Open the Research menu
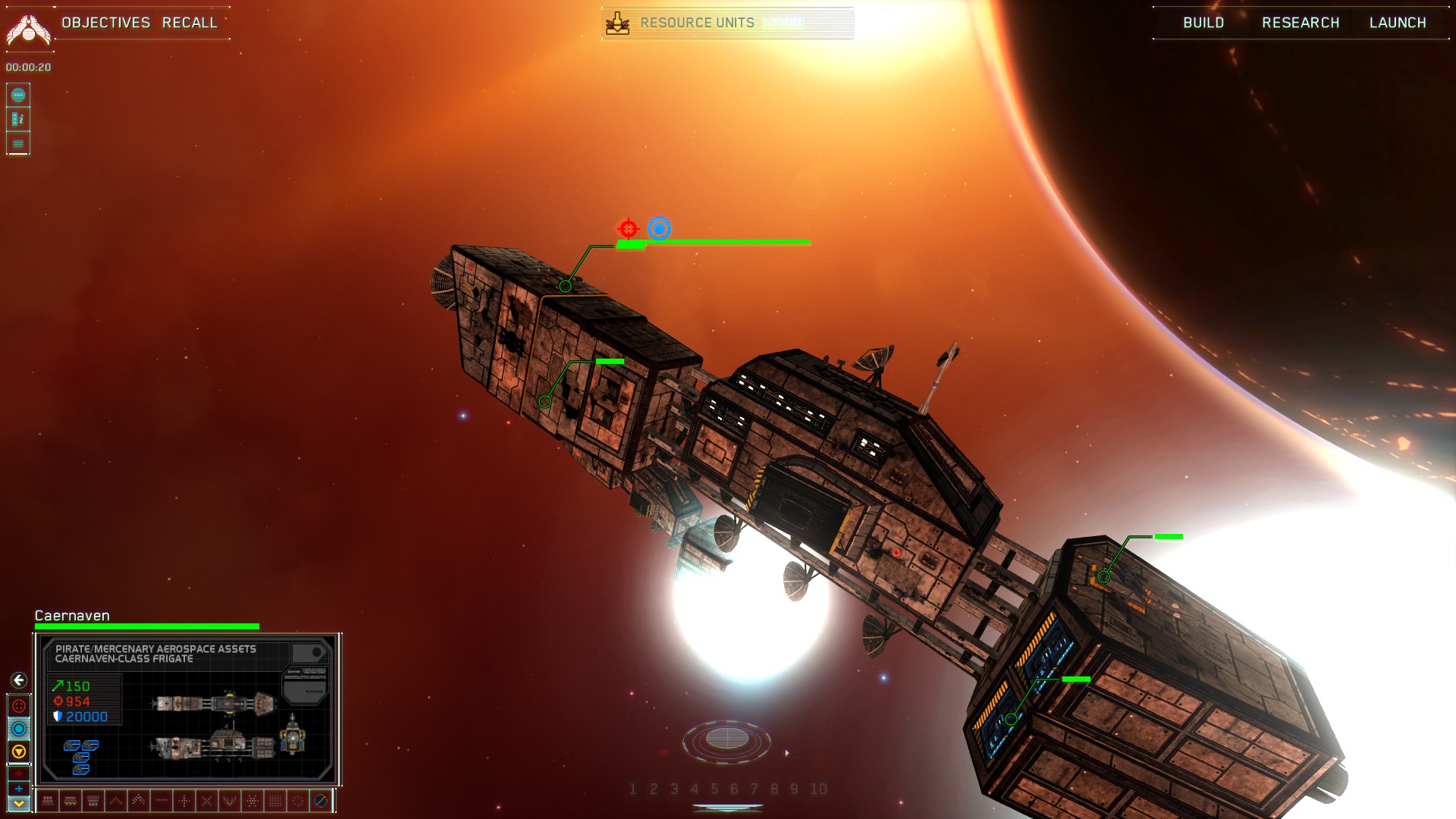 pyautogui.click(x=1301, y=23)
